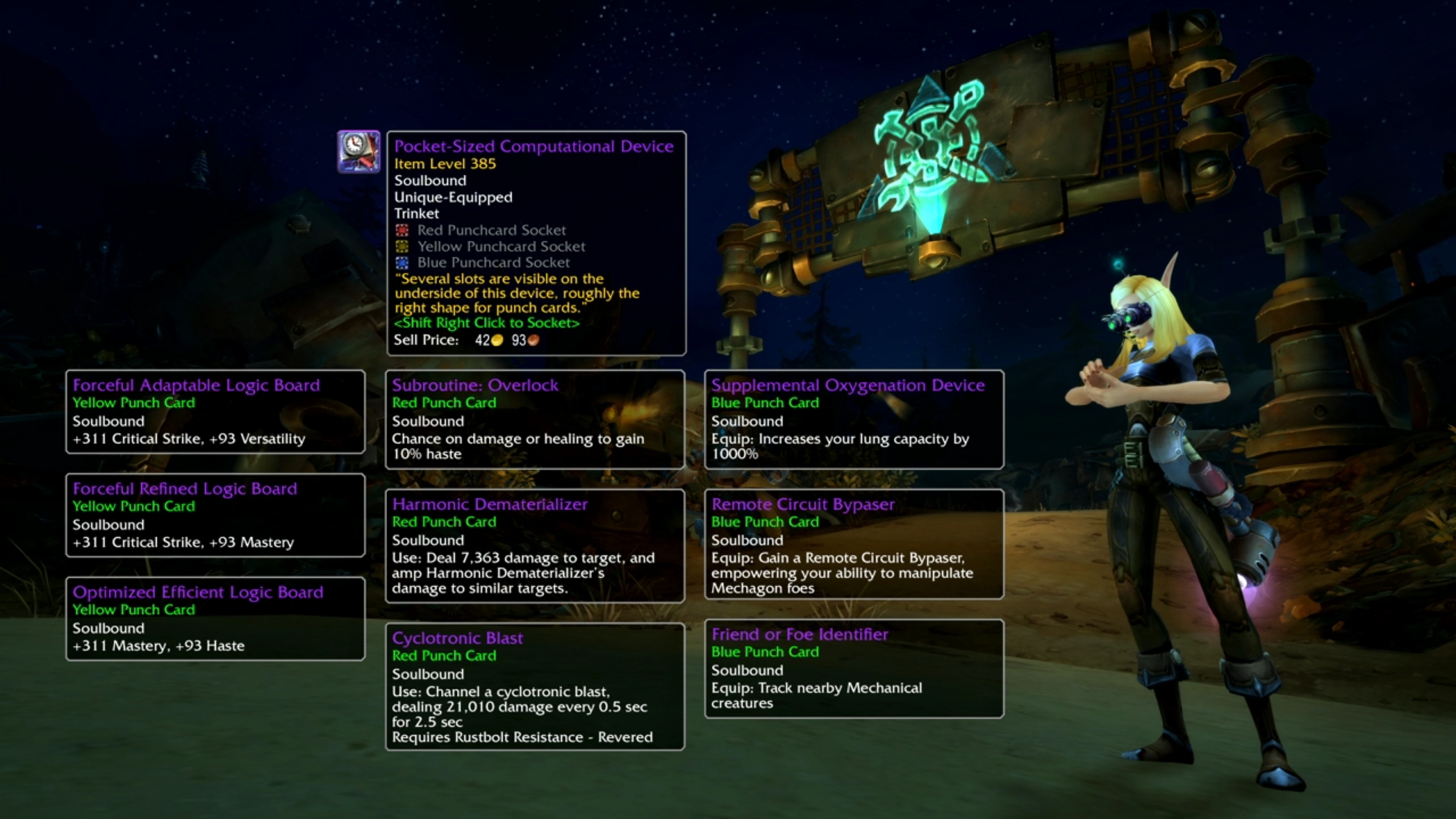Image resolution: width=1456 pixels, height=819 pixels.
Task: Pick the Cyclotronic Blast punch card
Action: click(x=535, y=686)
